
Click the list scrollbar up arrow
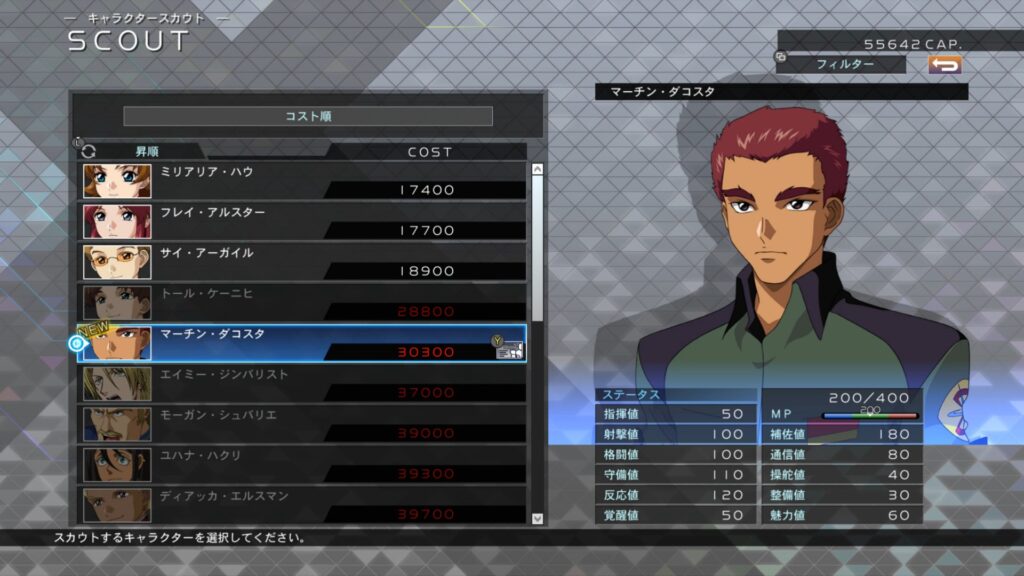[x=537, y=169]
